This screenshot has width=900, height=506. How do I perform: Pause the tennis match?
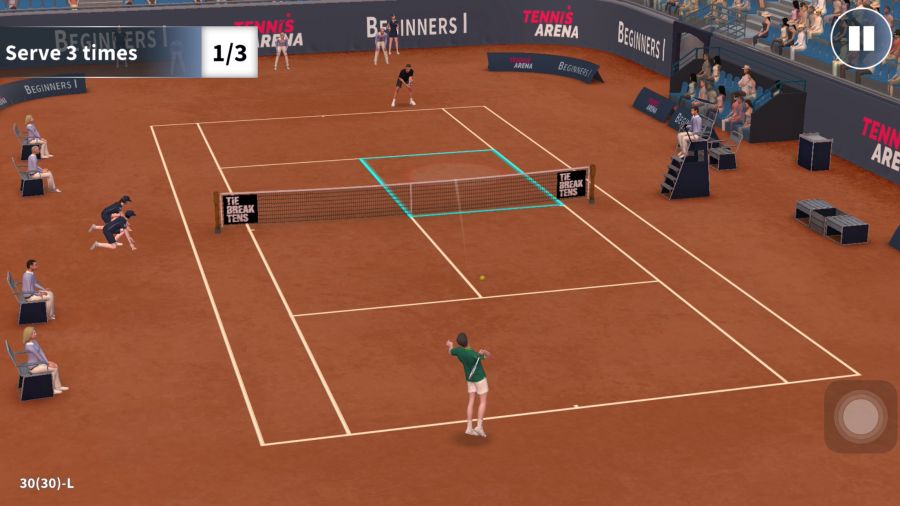[x=860, y=39]
